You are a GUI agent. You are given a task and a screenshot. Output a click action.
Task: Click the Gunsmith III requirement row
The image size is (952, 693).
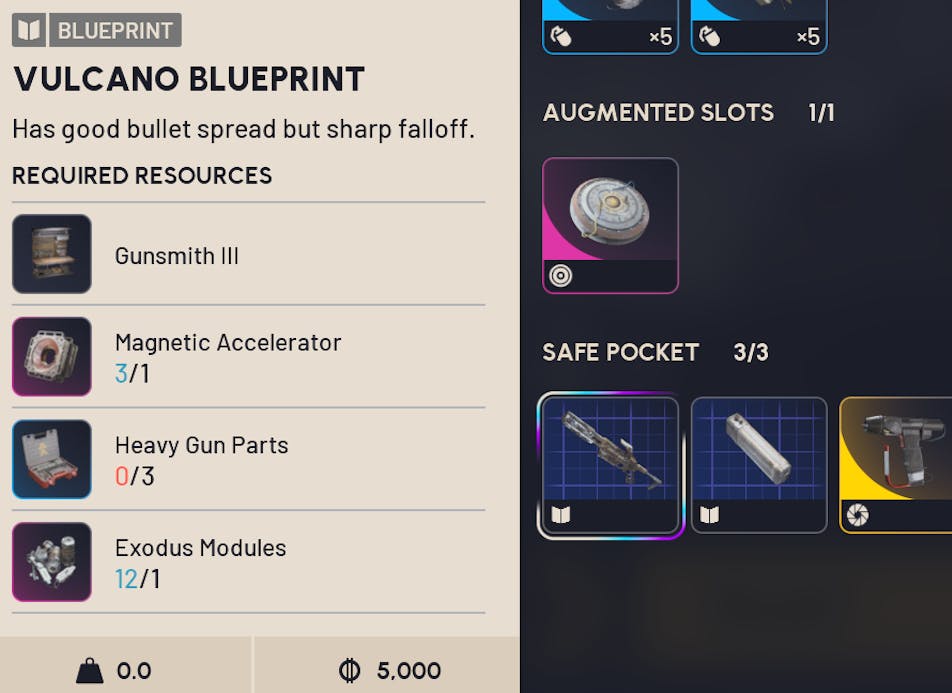pyautogui.click(x=248, y=255)
